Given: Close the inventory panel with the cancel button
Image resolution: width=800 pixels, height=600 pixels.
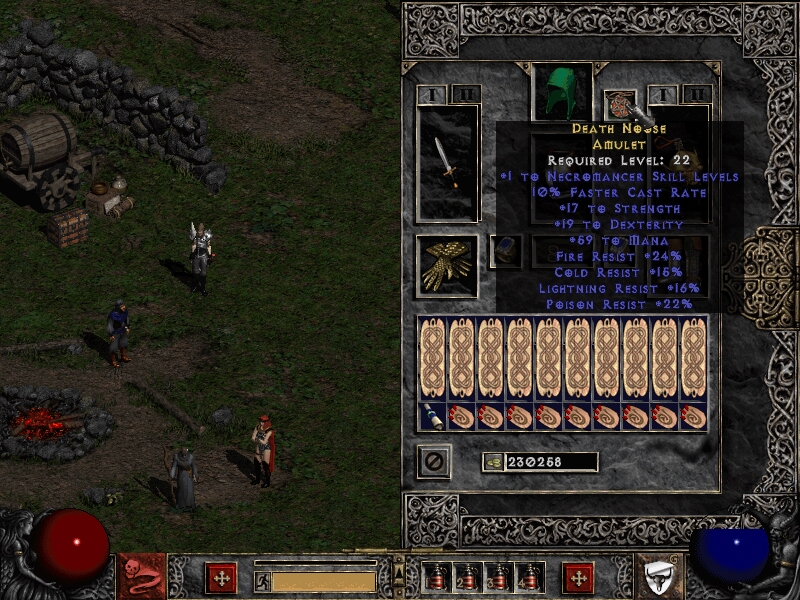Looking at the screenshot, I should (435, 461).
